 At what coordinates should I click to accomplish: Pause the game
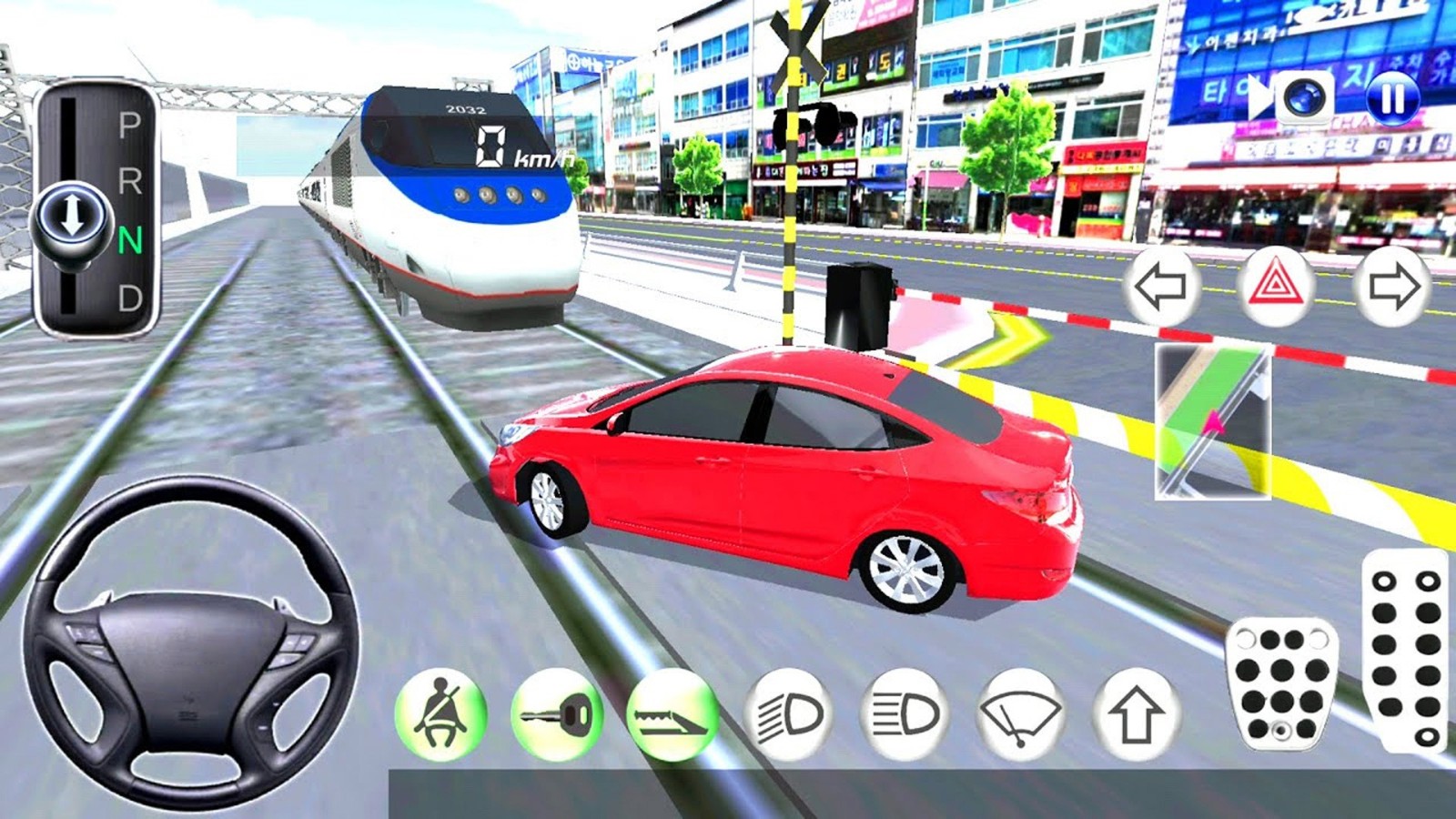1392,97
